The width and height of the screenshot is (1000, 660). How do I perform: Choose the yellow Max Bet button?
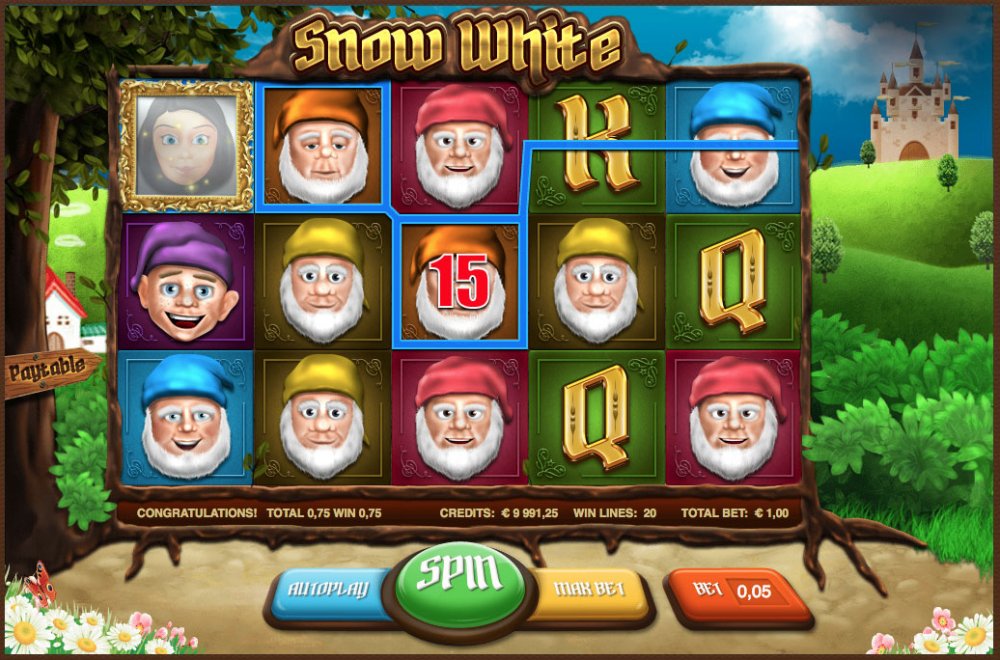(590, 590)
